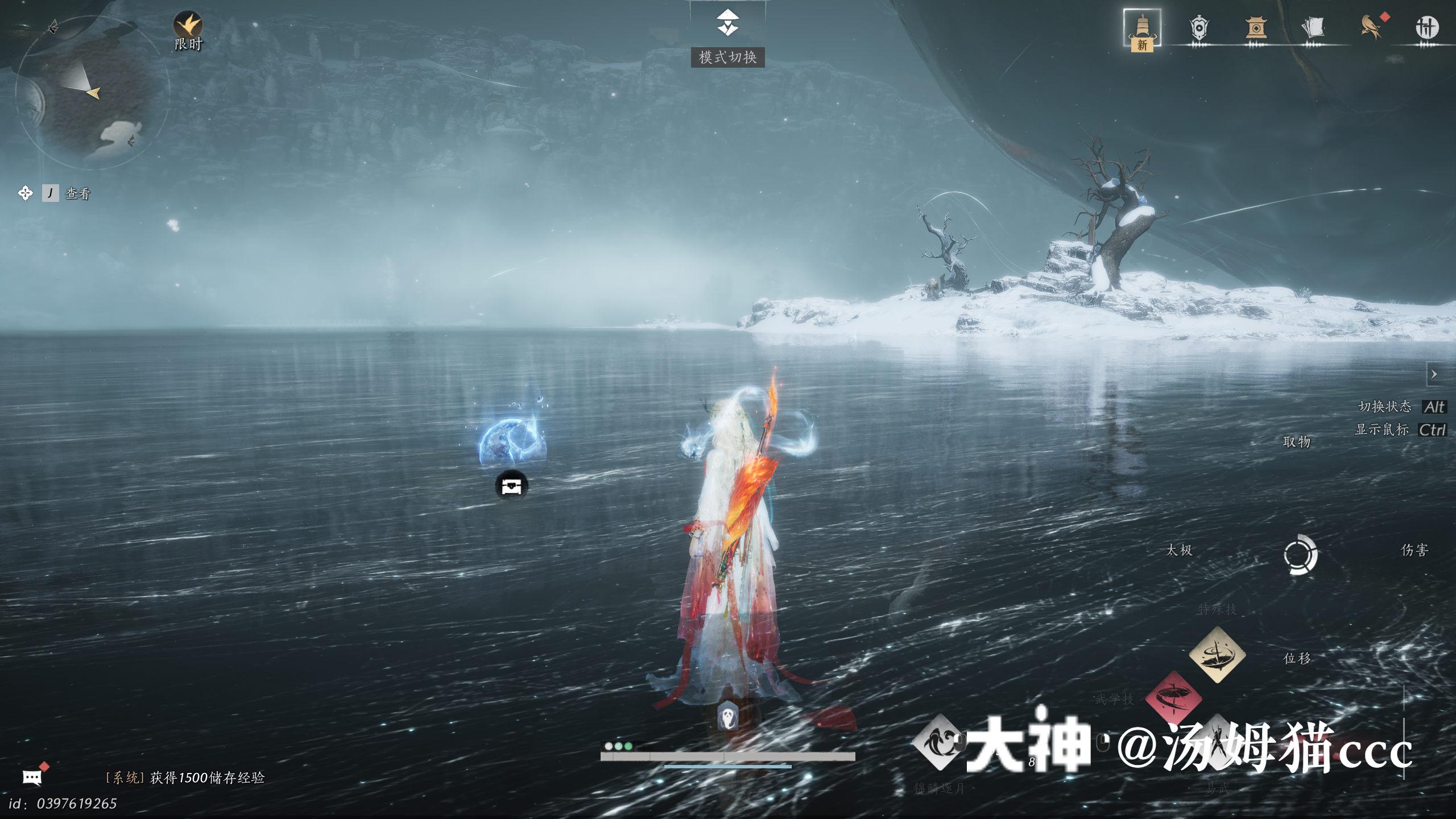Viewport: 1456px width, 819px height.
Task: Open the shield emblem menu icon
Action: (x=1198, y=27)
